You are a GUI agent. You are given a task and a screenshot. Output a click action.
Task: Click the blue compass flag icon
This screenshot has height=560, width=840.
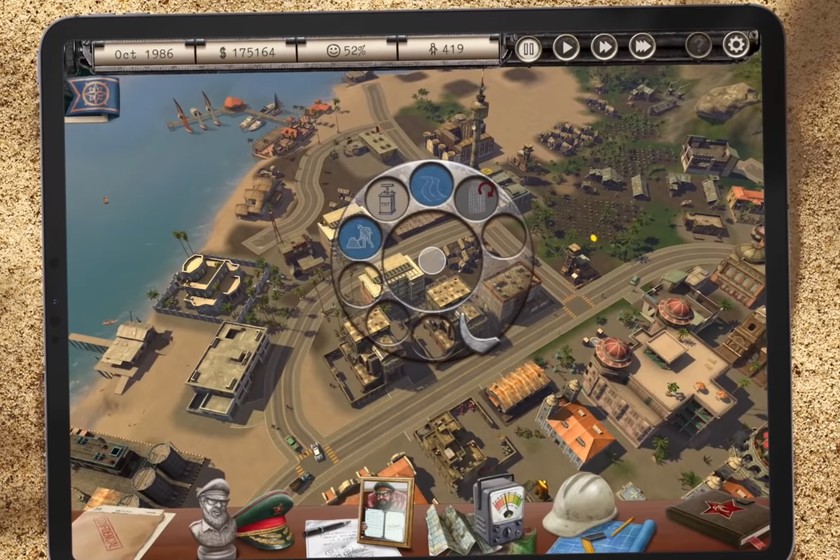(x=93, y=97)
